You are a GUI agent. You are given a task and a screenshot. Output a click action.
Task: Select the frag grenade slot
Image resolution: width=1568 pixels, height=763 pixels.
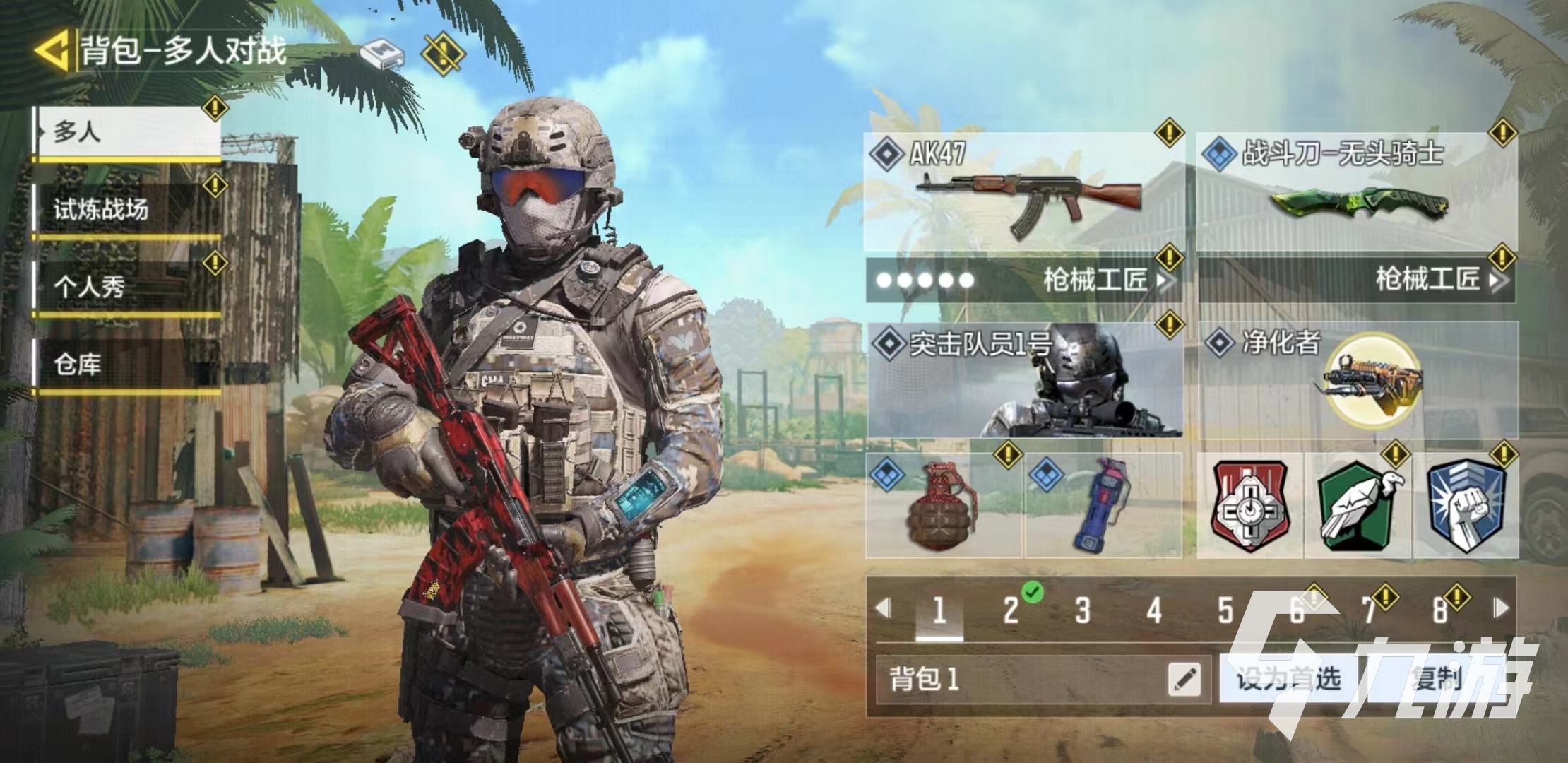point(944,506)
